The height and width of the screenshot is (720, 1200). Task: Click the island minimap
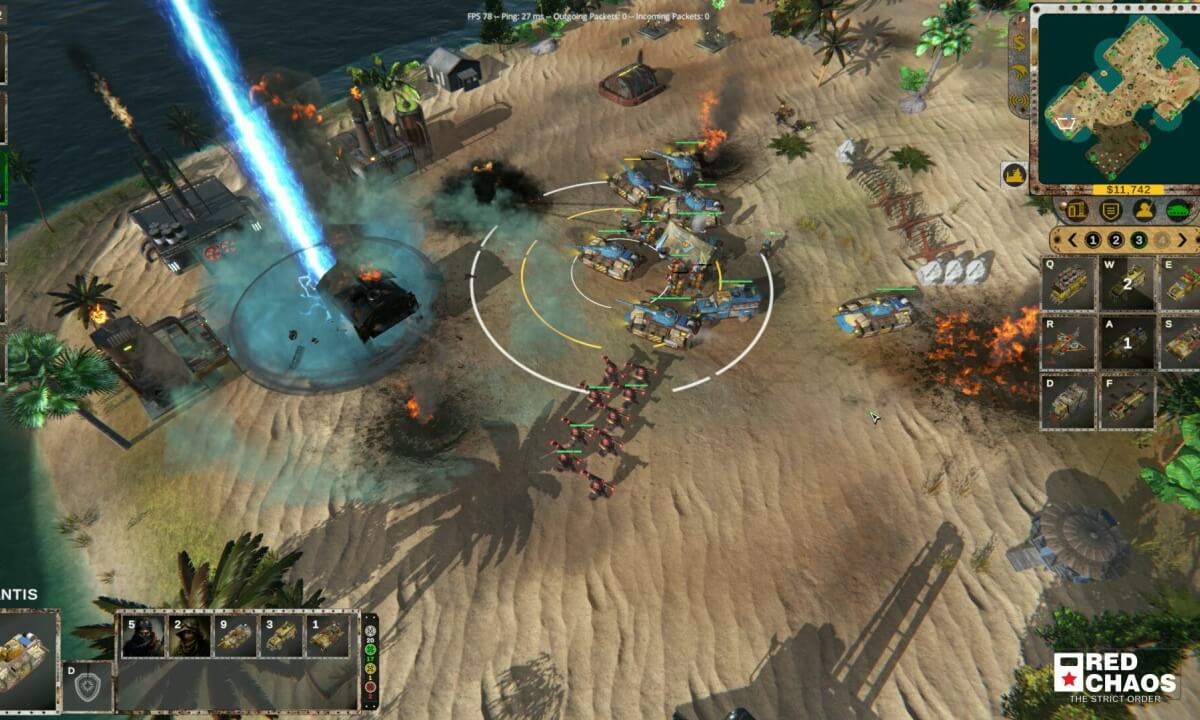[x=1113, y=95]
